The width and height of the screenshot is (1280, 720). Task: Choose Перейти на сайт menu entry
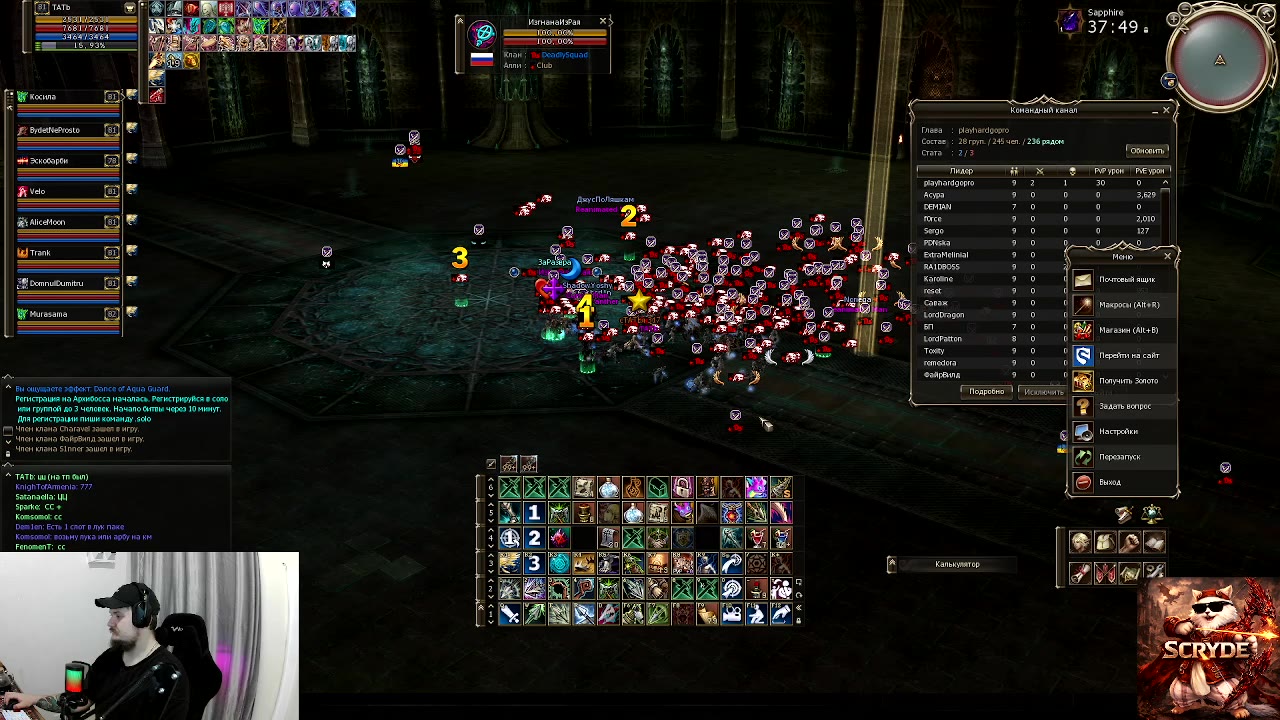point(1128,355)
